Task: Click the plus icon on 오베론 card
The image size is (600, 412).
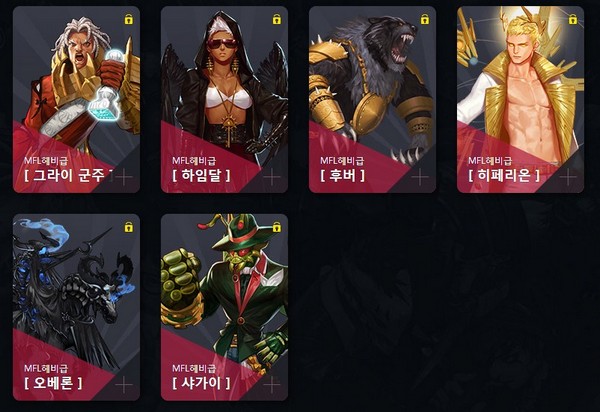Action: pos(124,383)
